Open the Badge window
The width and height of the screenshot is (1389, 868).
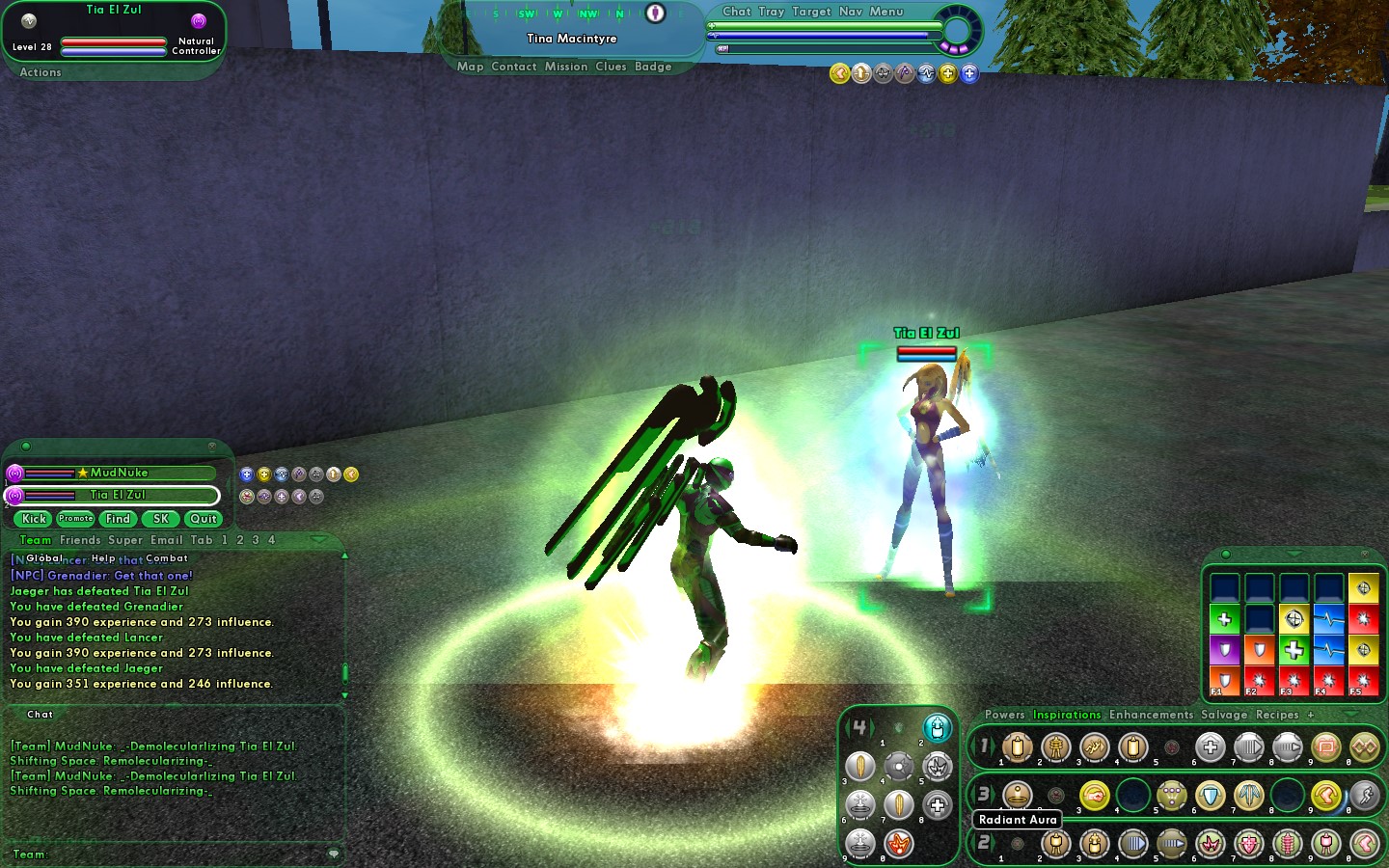[x=653, y=67]
